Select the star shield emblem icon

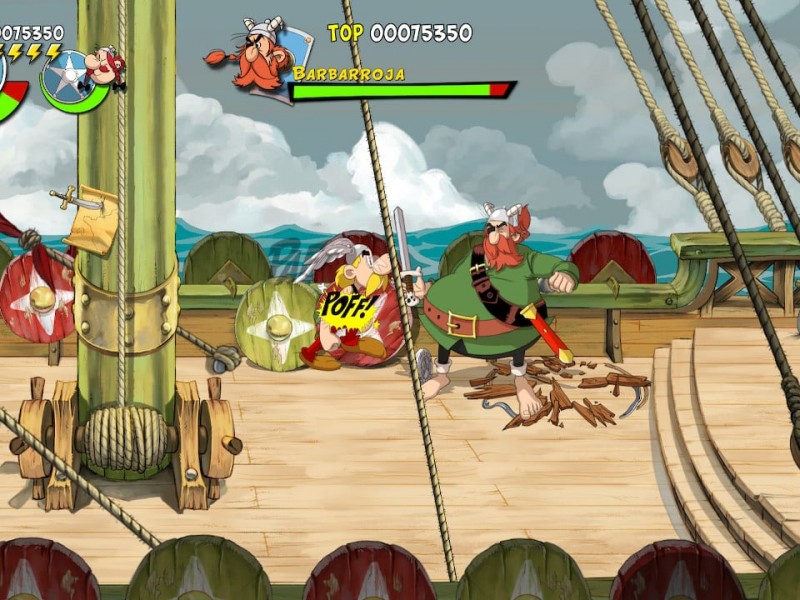(x=68, y=77)
